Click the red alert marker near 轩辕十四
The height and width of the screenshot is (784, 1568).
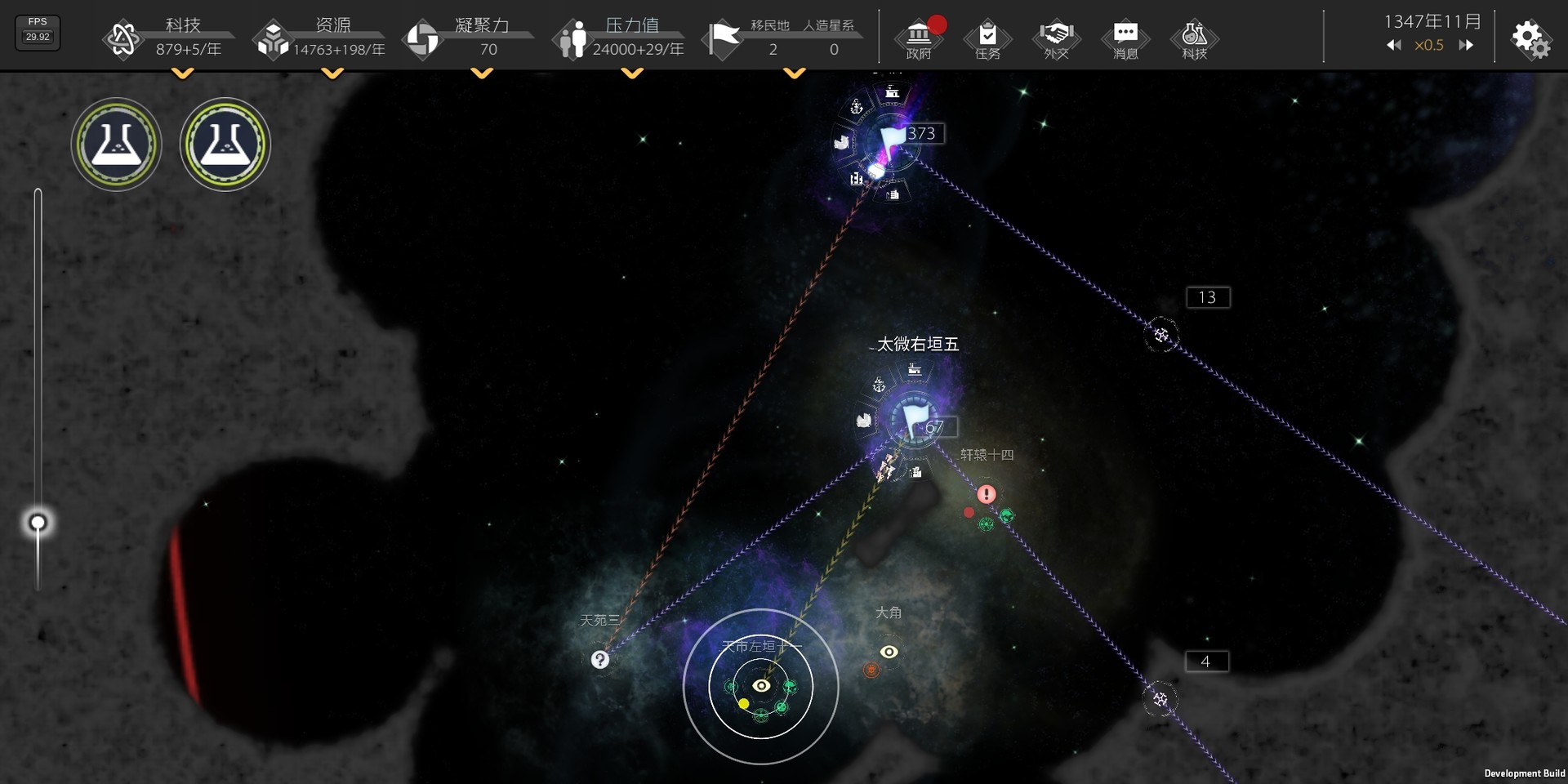[x=987, y=494]
